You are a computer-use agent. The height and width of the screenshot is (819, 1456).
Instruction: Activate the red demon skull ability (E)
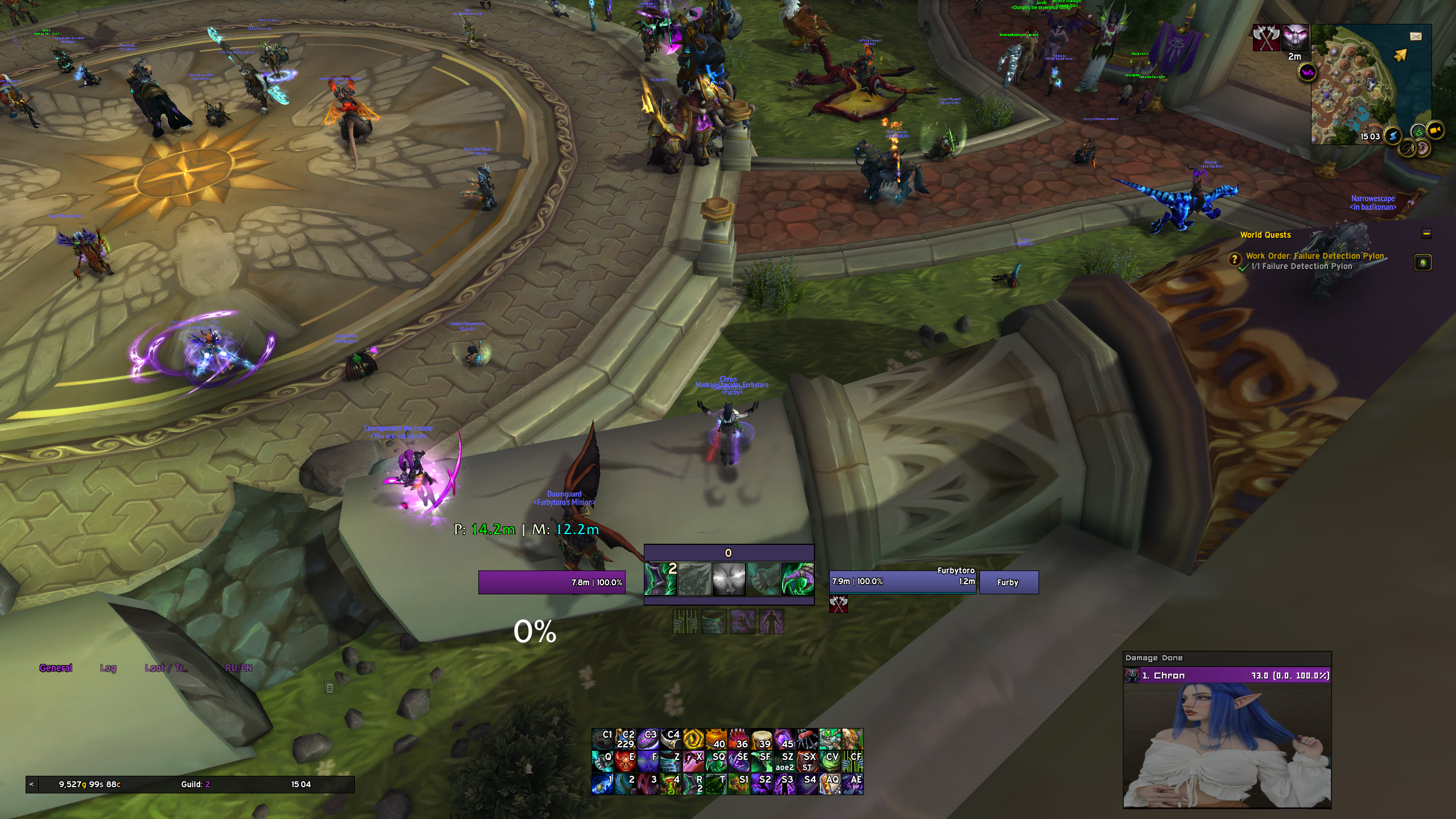point(625,761)
